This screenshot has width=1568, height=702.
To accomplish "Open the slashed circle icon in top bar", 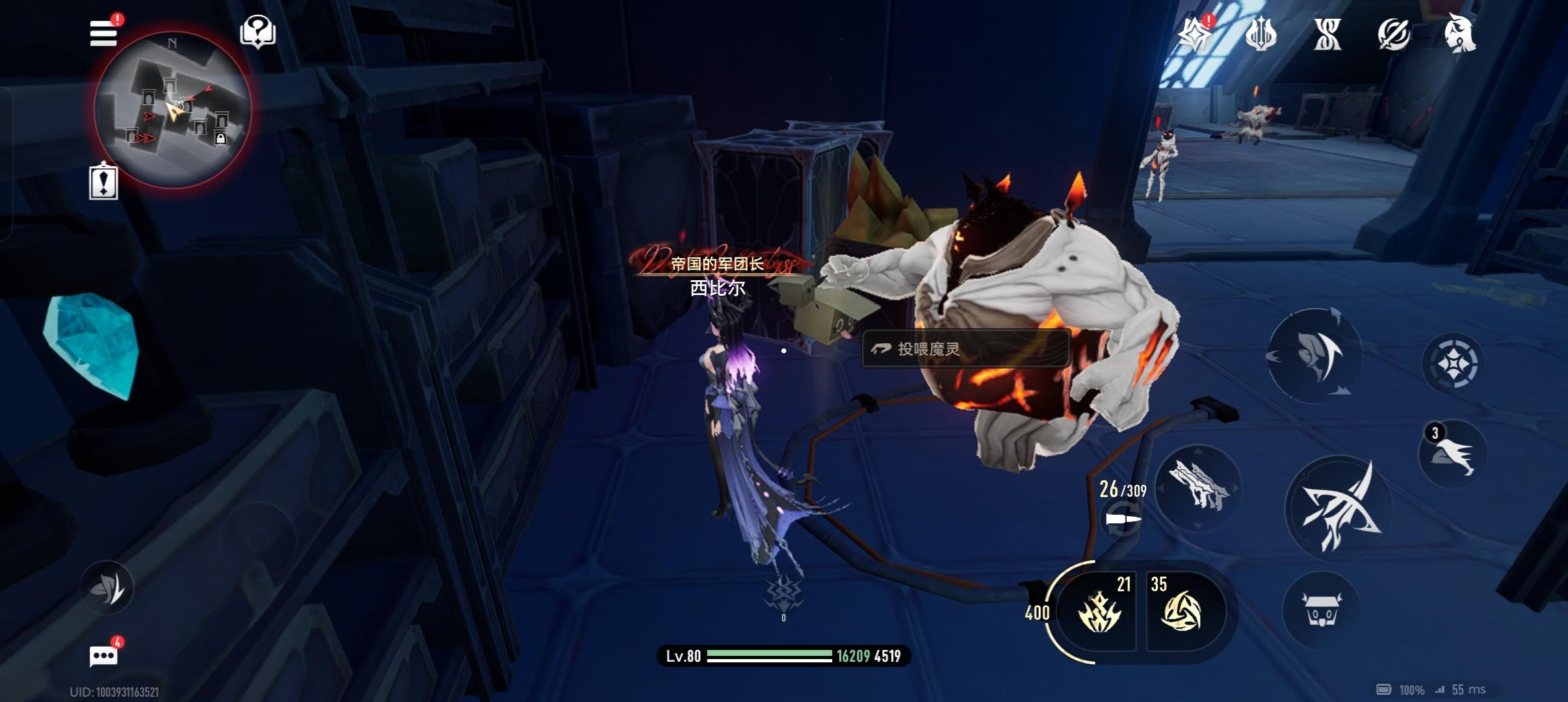I will tap(1393, 34).
